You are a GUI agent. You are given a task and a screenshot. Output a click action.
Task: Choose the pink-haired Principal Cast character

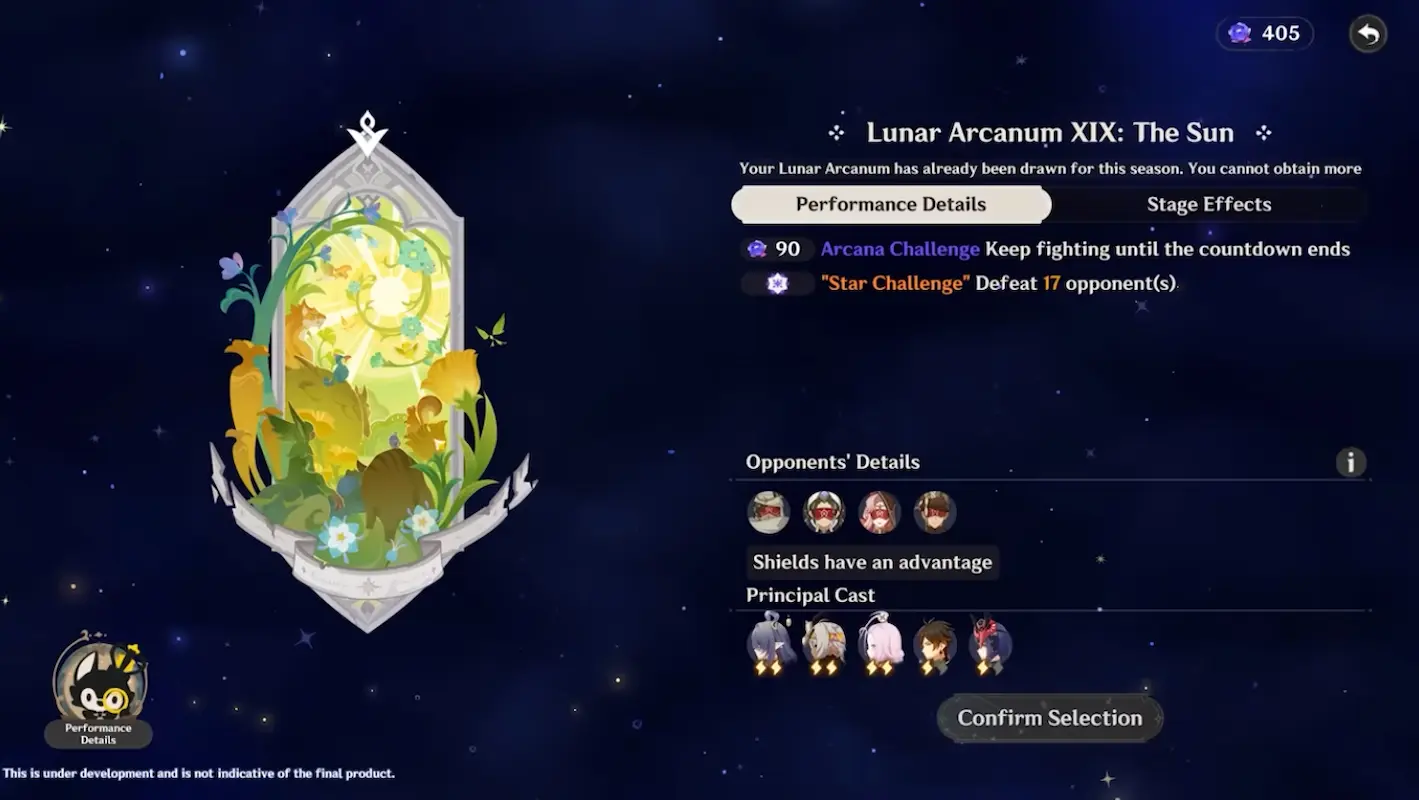[x=880, y=644]
